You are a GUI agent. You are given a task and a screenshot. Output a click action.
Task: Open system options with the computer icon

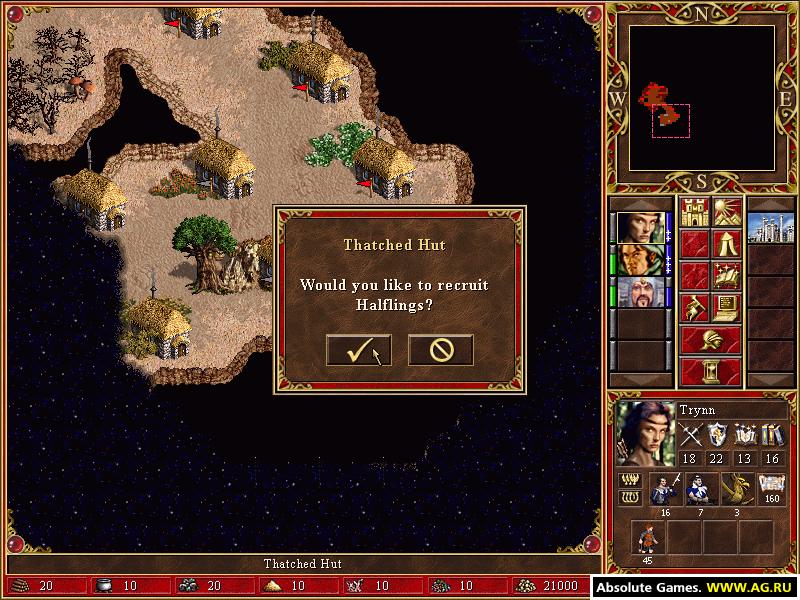726,306
